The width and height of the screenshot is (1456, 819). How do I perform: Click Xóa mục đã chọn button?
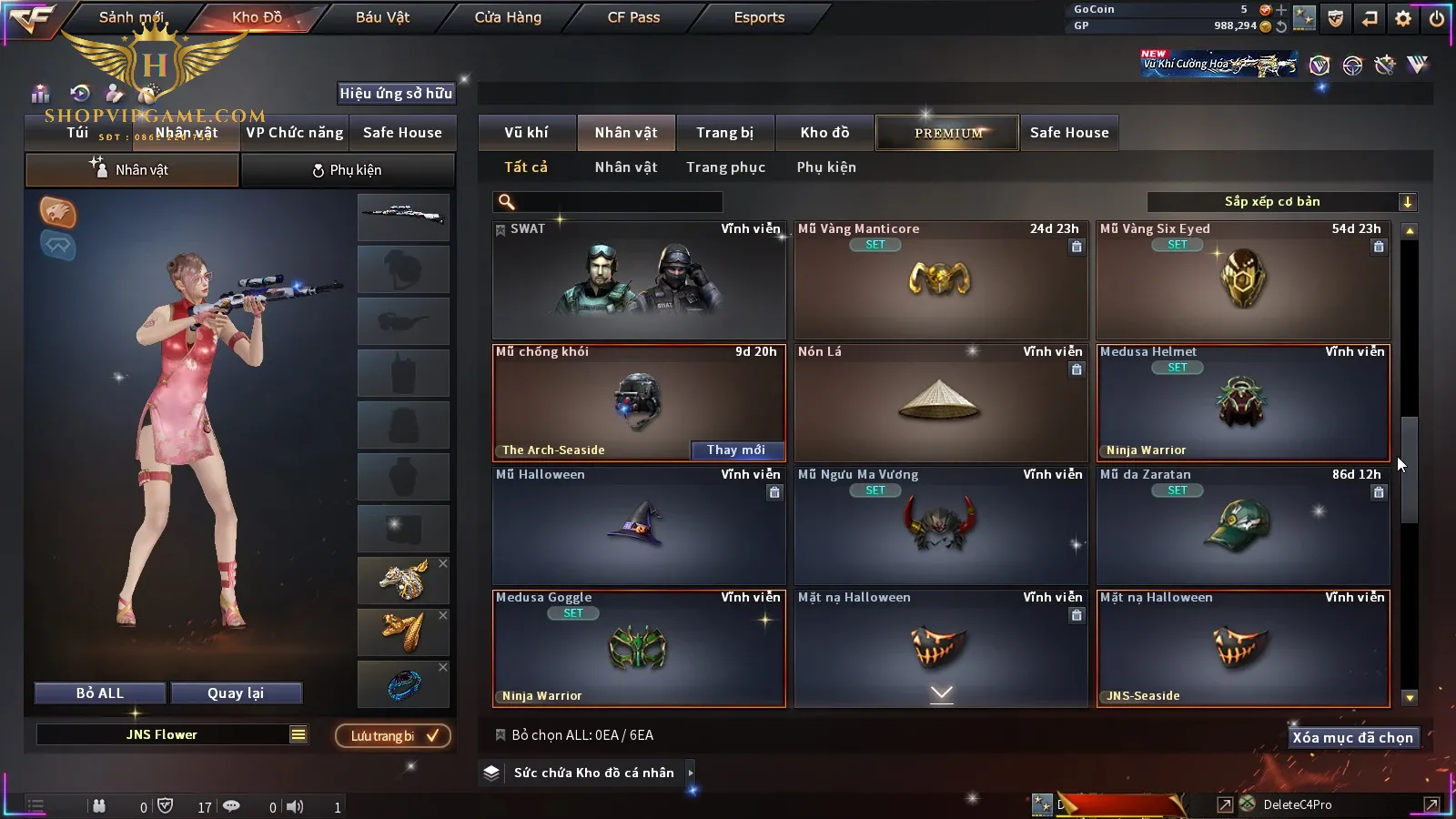[1352, 738]
